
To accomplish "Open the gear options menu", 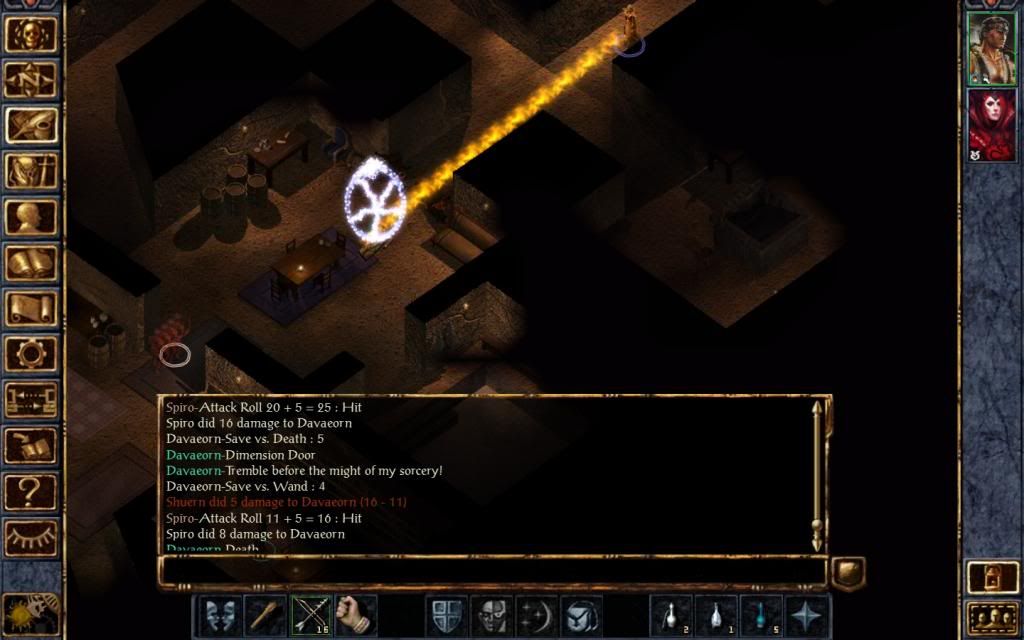I will pyautogui.click(x=31, y=354).
